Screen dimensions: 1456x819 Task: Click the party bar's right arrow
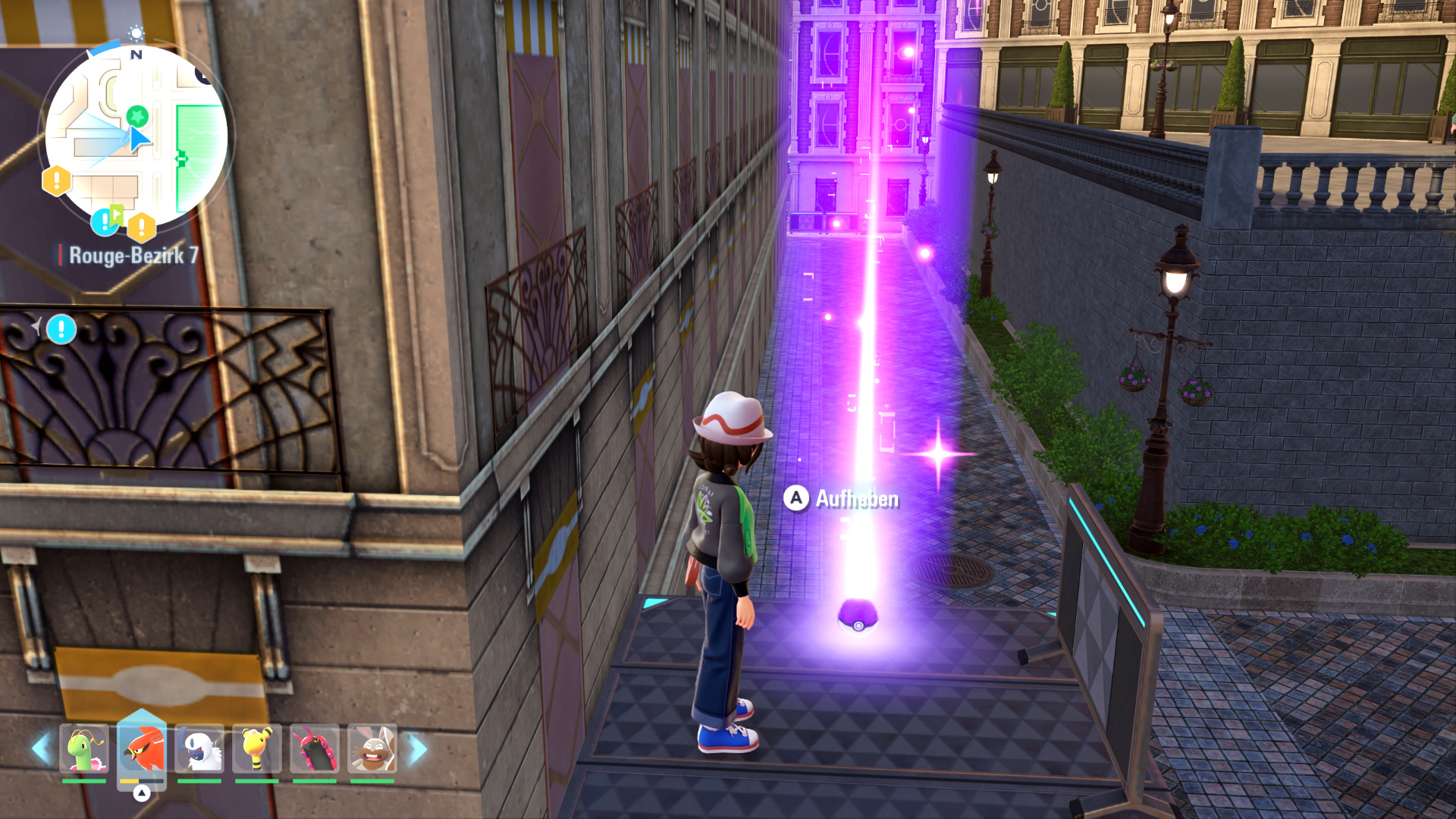(416, 748)
